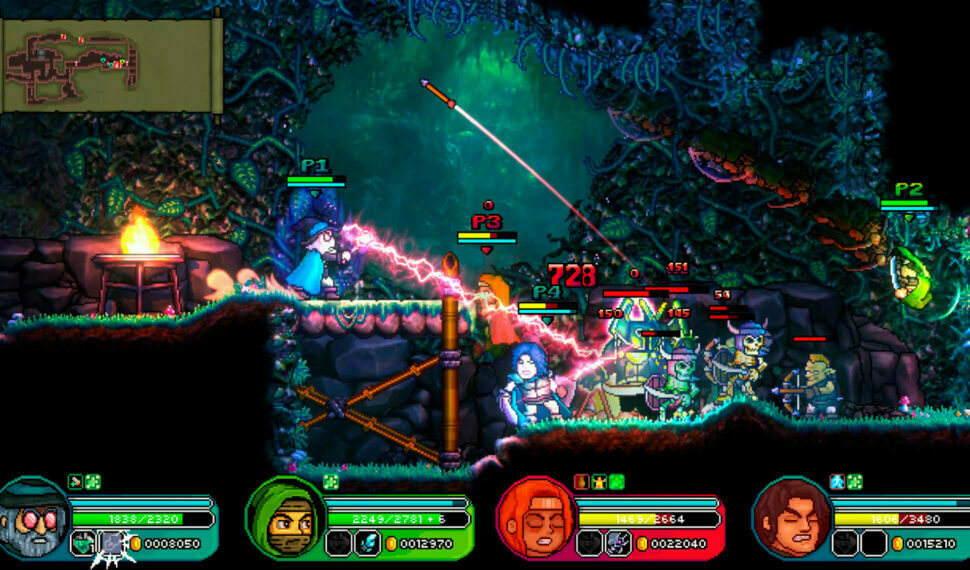Use the wizard's green potion item slot

click(x=84, y=543)
